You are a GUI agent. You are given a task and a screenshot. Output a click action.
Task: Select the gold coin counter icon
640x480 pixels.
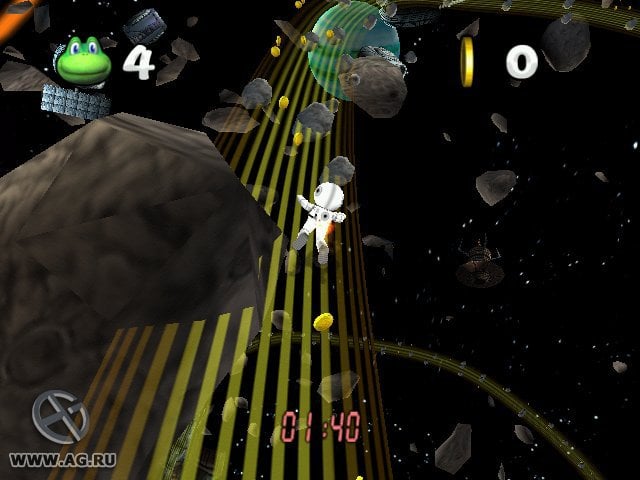pos(467,62)
